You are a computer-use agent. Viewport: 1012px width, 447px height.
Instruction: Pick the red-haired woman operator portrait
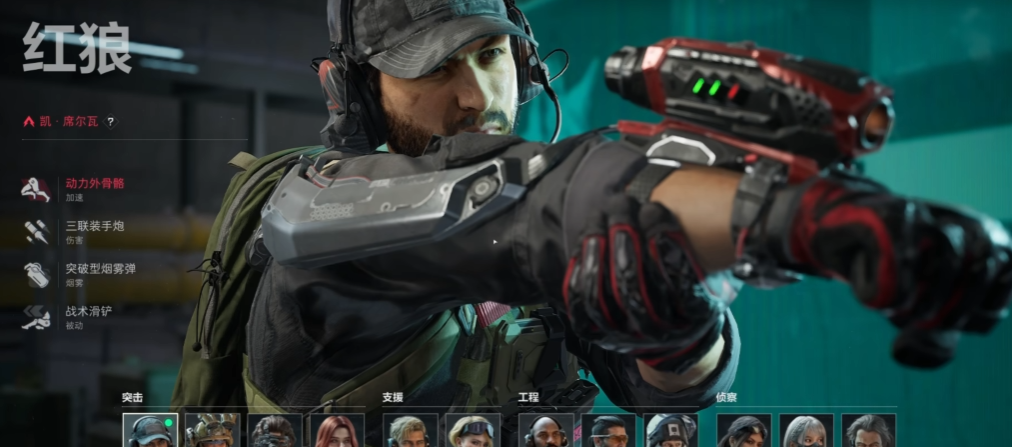point(335,431)
